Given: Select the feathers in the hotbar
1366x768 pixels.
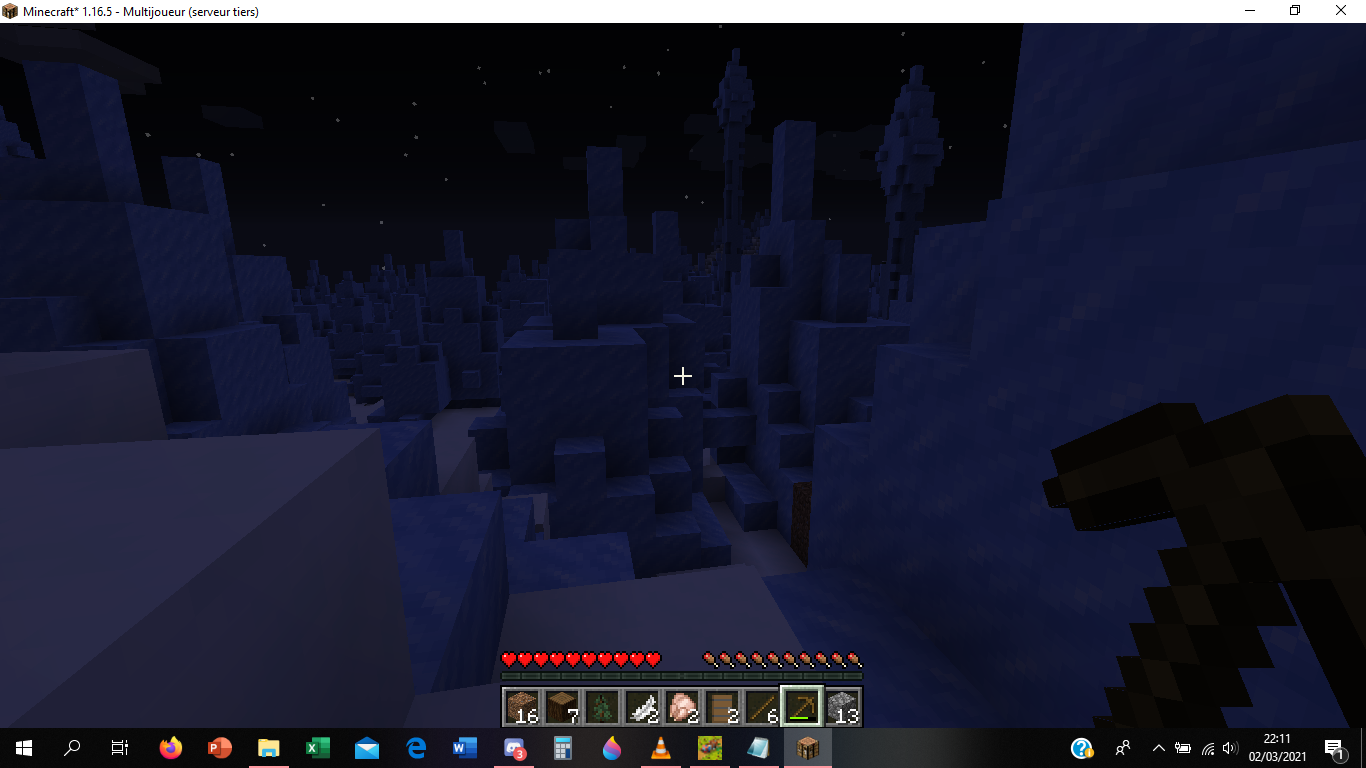Looking at the screenshot, I should click(641, 706).
